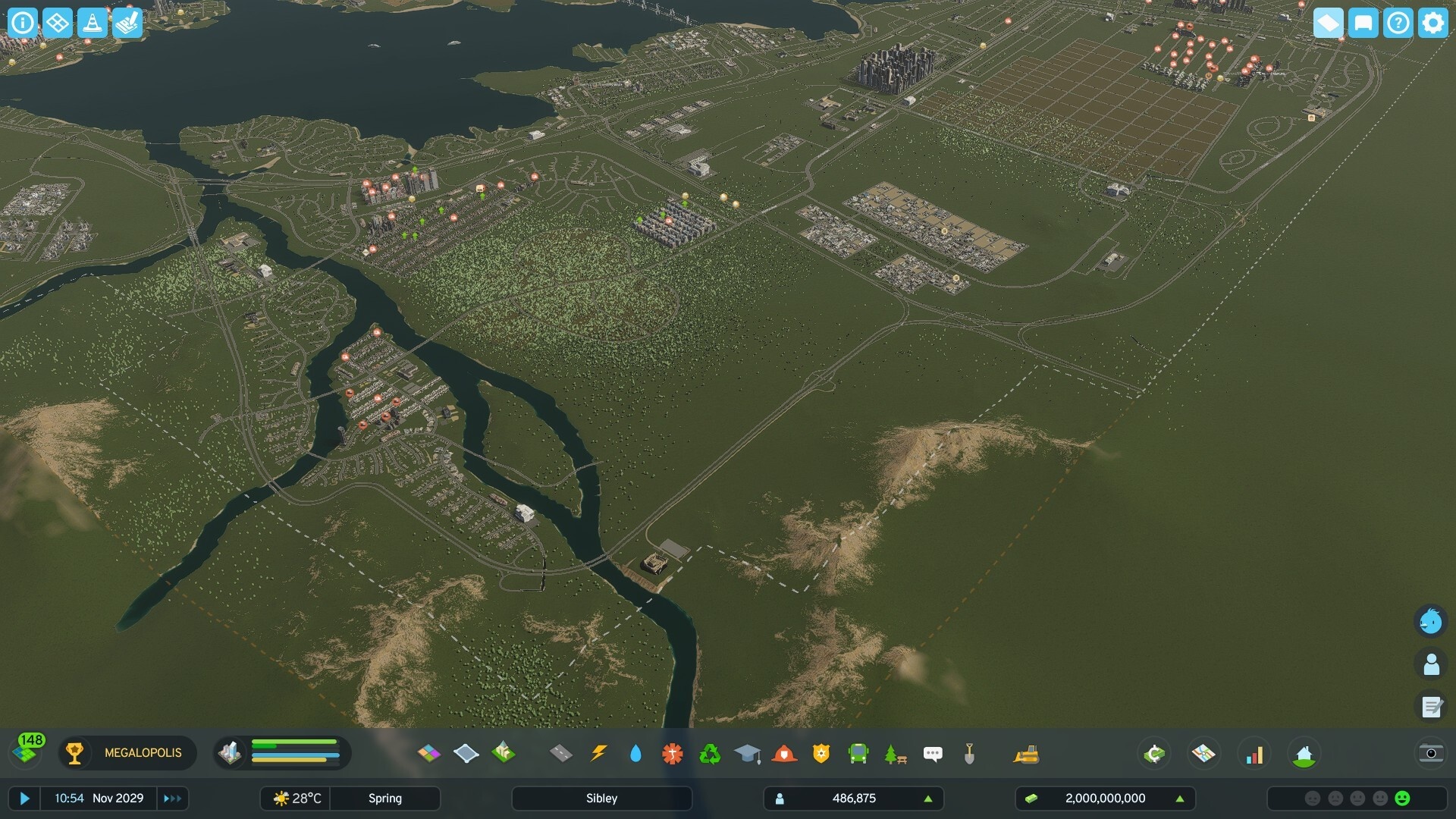Change simulation speed with the triple-arrow button
The image size is (1456, 819).
[172, 799]
